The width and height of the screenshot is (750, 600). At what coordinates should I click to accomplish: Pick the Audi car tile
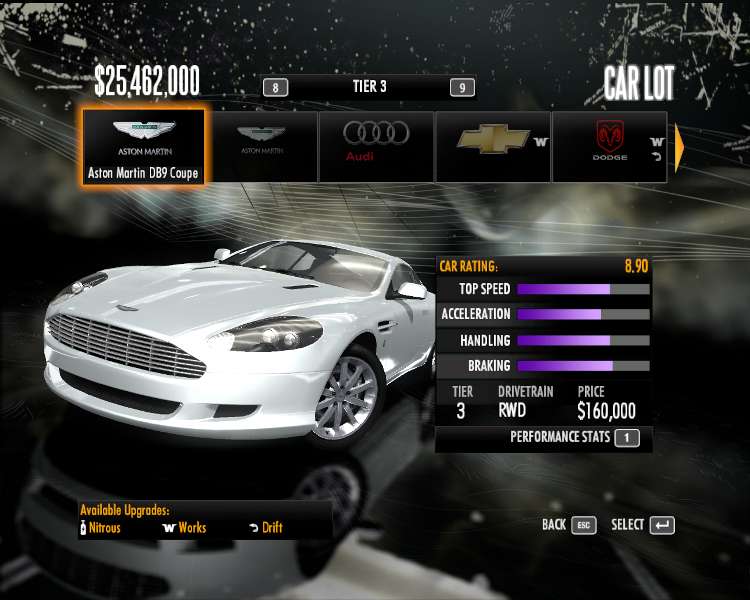tap(376, 146)
